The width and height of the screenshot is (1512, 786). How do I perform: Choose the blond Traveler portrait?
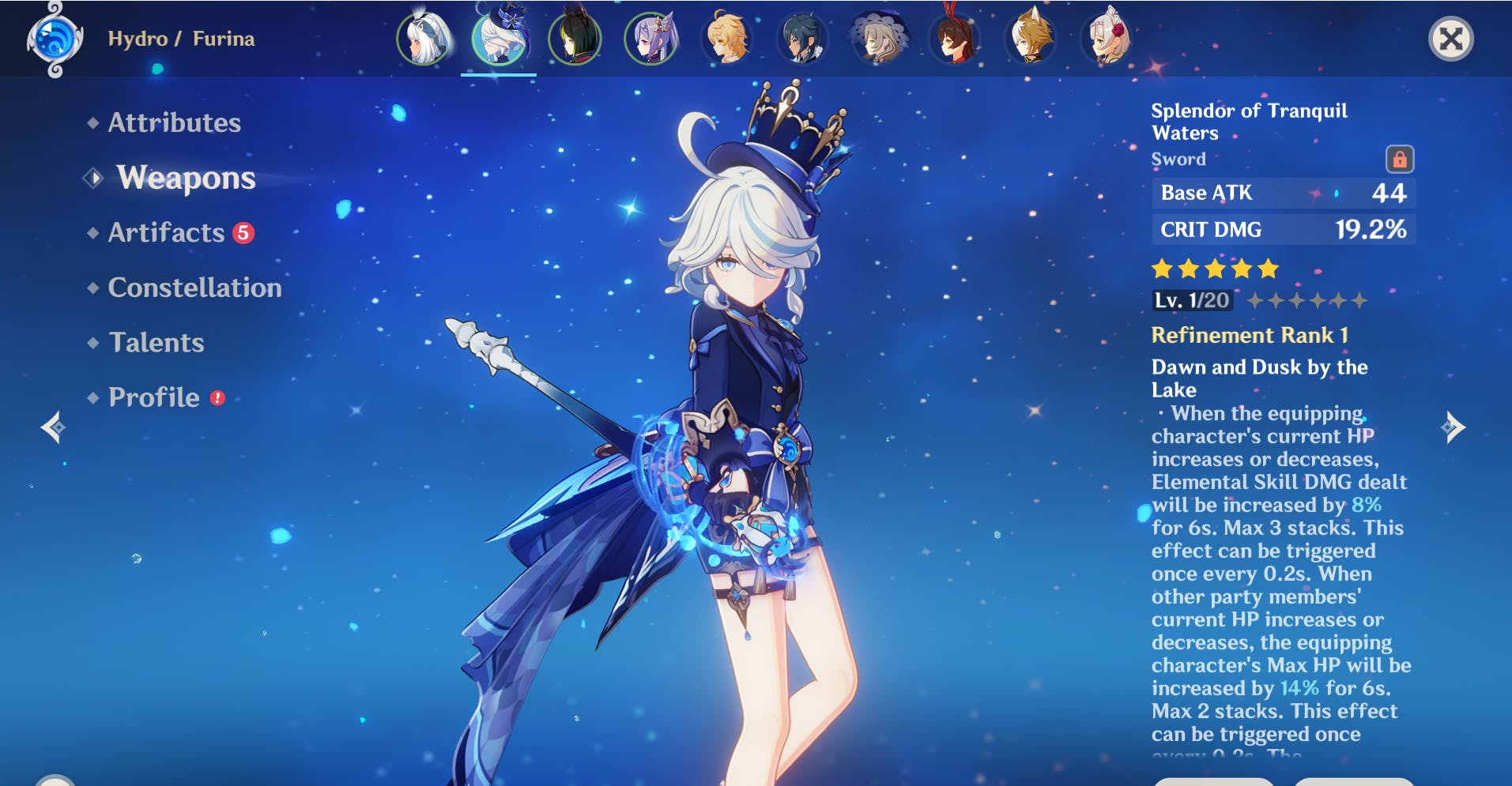point(726,38)
